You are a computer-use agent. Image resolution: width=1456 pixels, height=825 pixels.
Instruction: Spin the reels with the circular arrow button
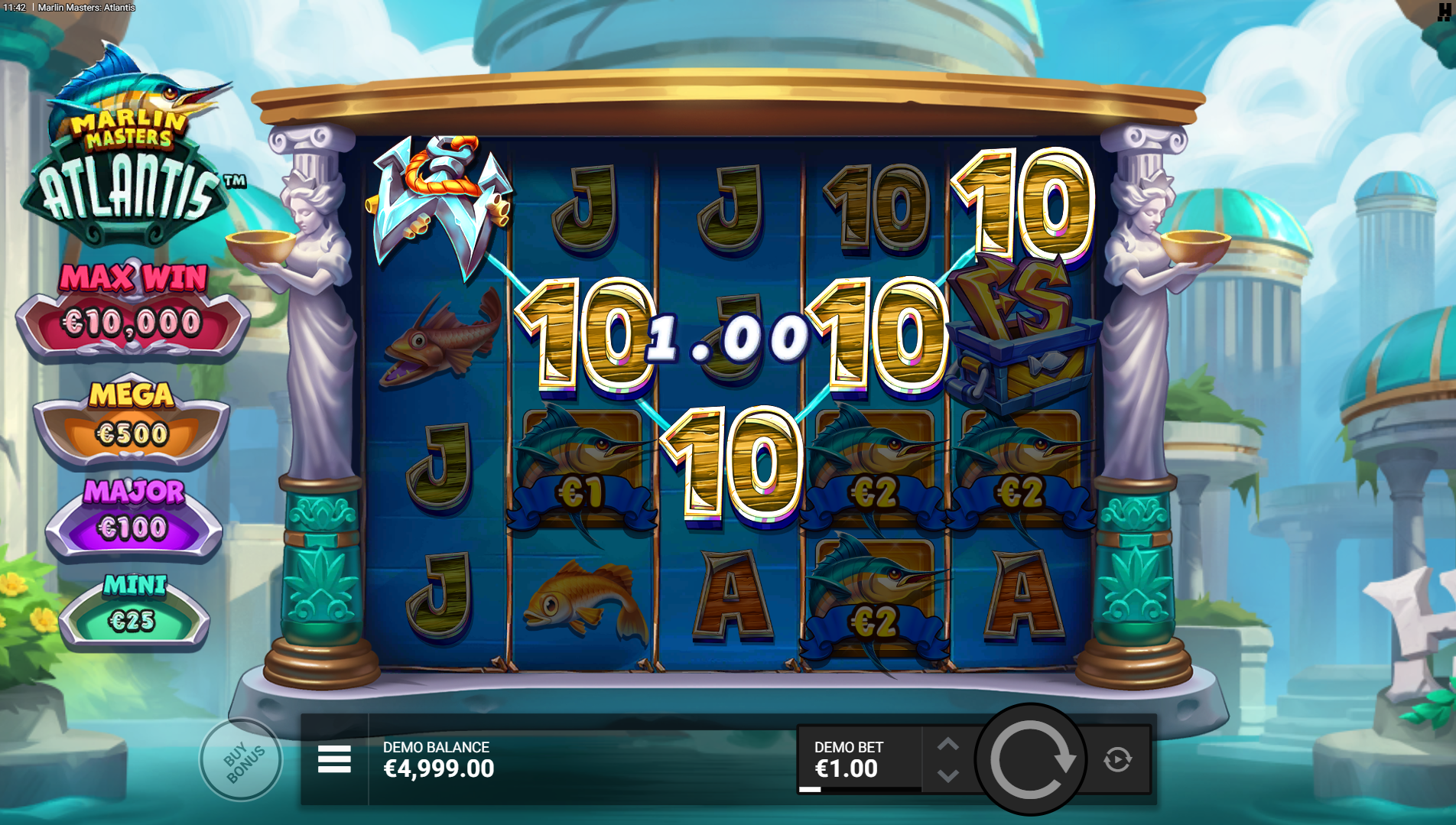coord(1031,759)
